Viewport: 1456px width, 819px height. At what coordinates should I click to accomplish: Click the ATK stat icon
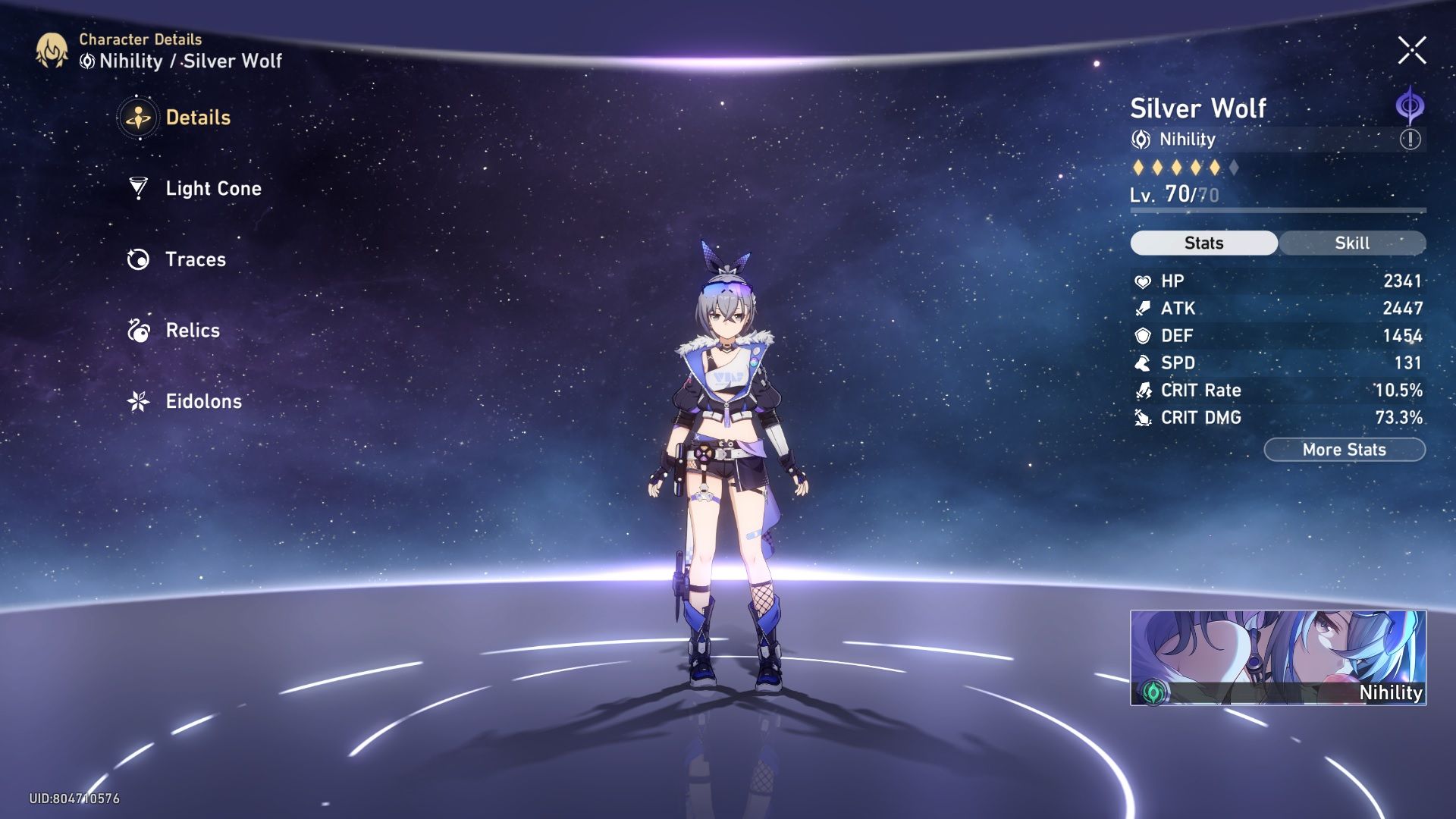[1144, 308]
